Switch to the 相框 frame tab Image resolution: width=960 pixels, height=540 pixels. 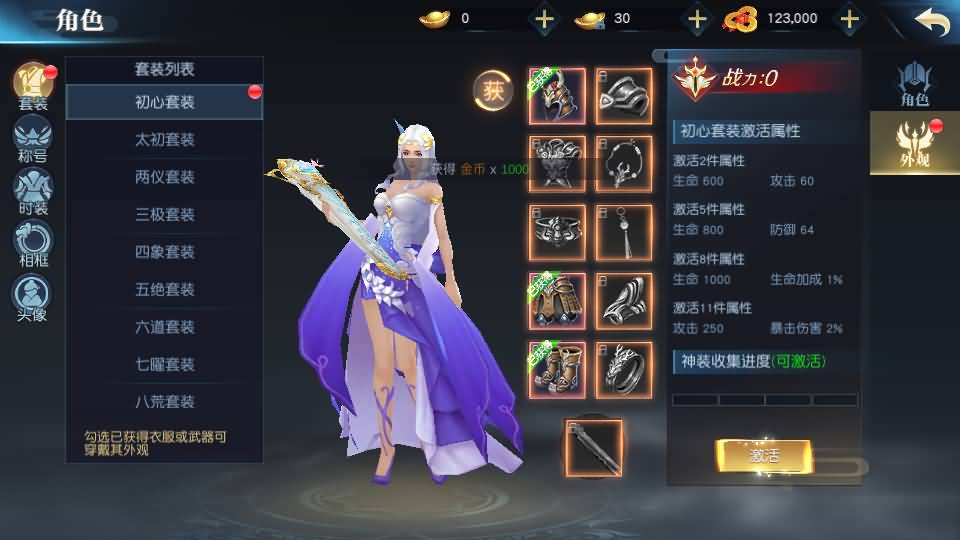pyautogui.click(x=32, y=243)
